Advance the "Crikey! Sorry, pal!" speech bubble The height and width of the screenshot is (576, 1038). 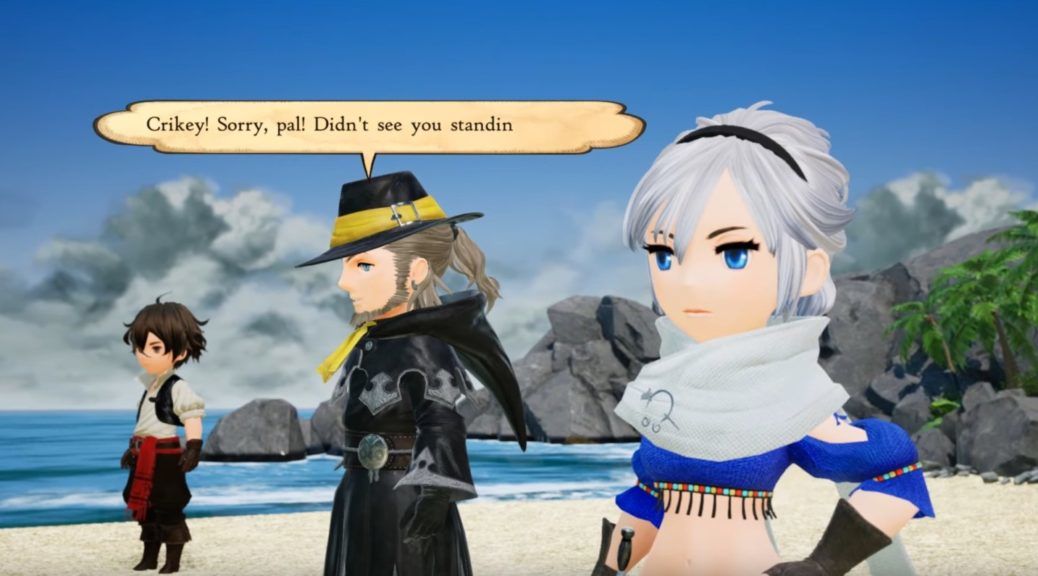coord(368,126)
